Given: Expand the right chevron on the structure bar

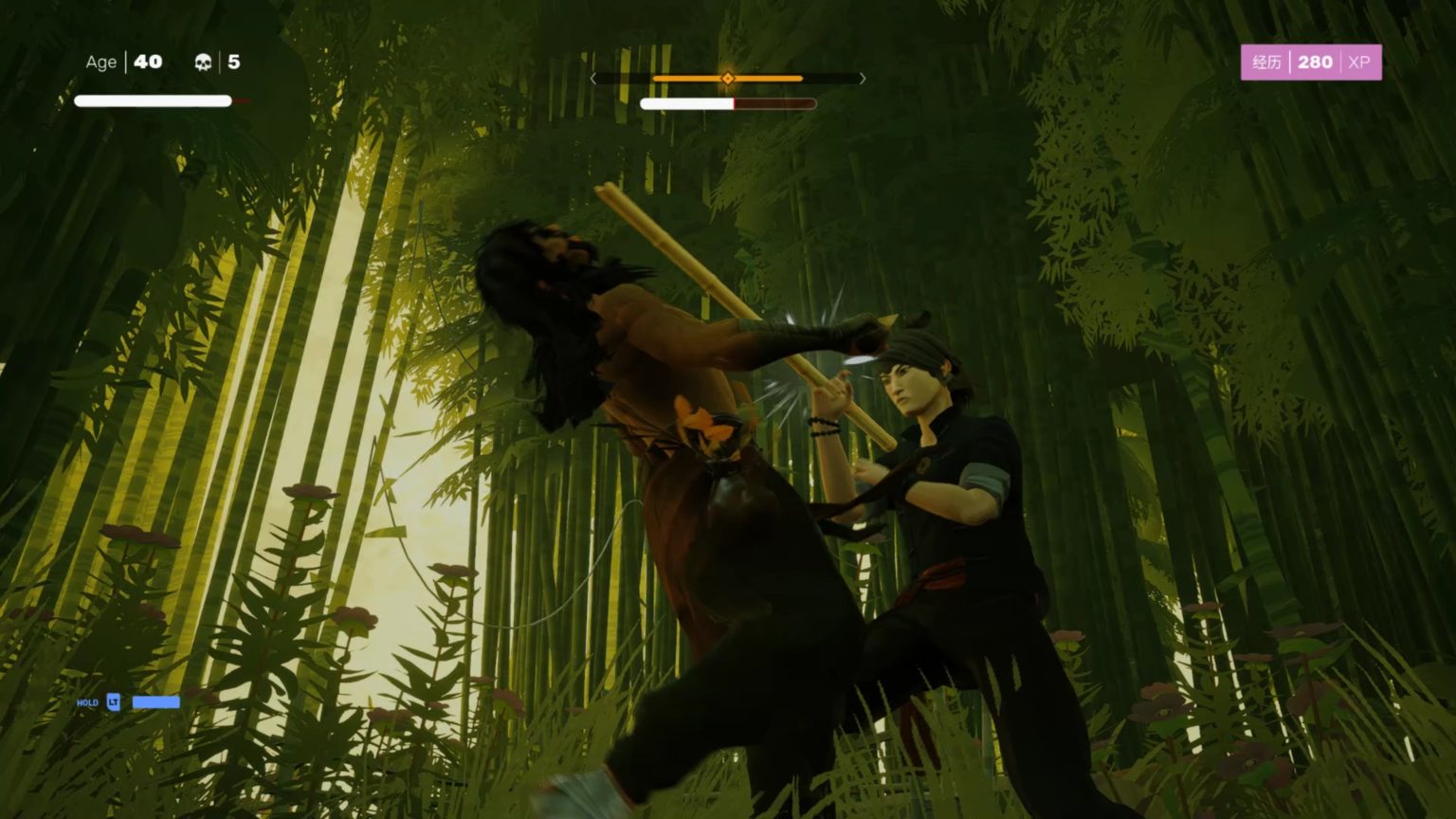Looking at the screenshot, I should click(861, 79).
